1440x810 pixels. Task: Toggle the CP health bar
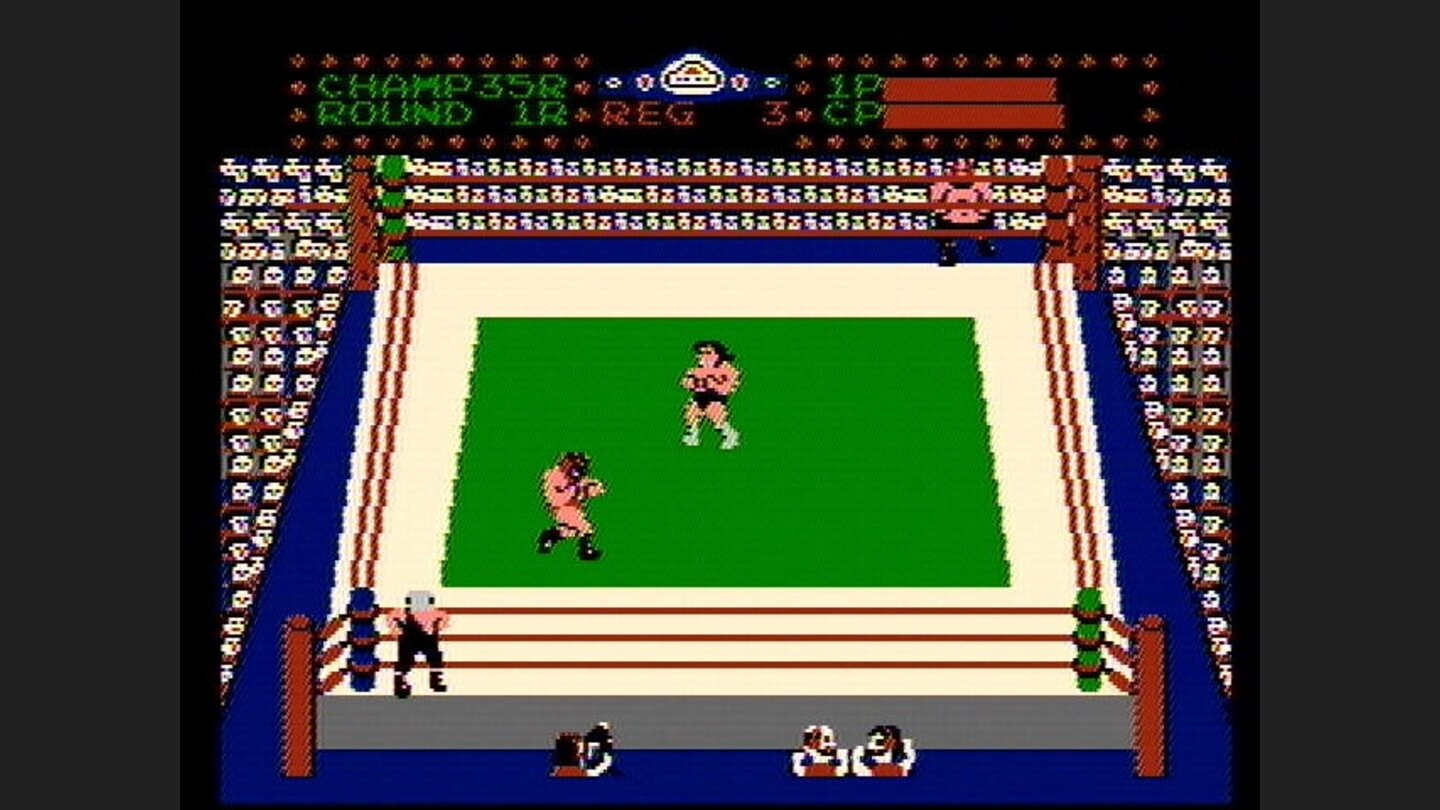tap(975, 118)
